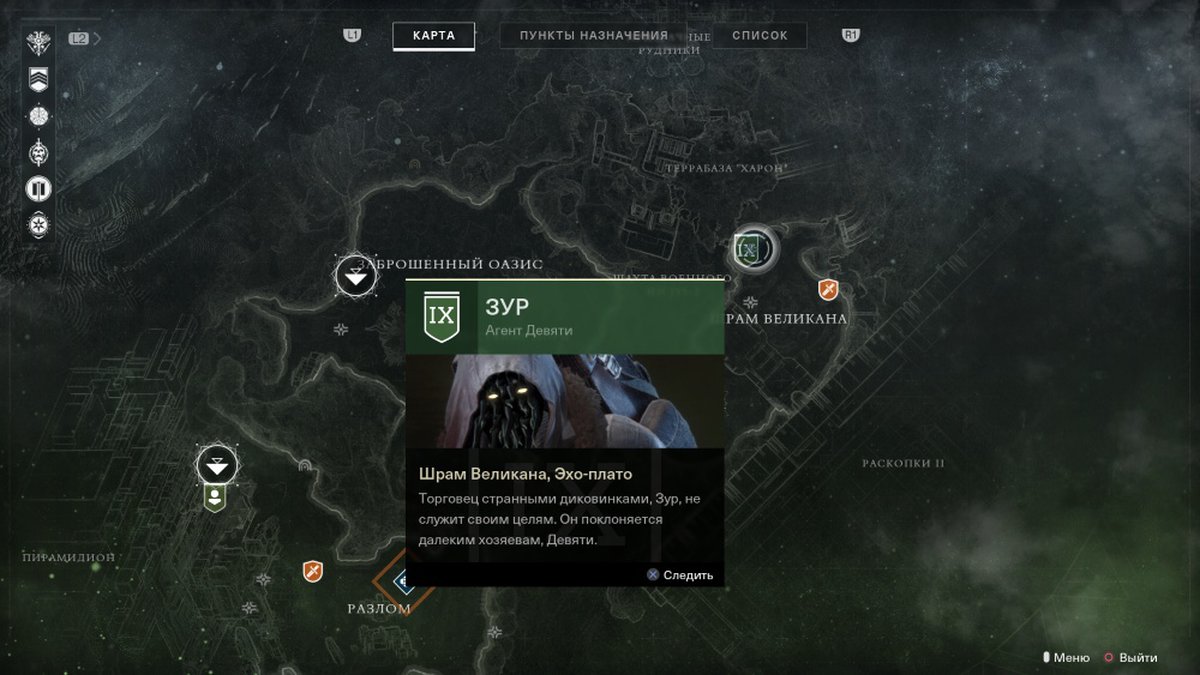Open the skull-and-sword sidebar icon

pyautogui.click(x=38, y=152)
